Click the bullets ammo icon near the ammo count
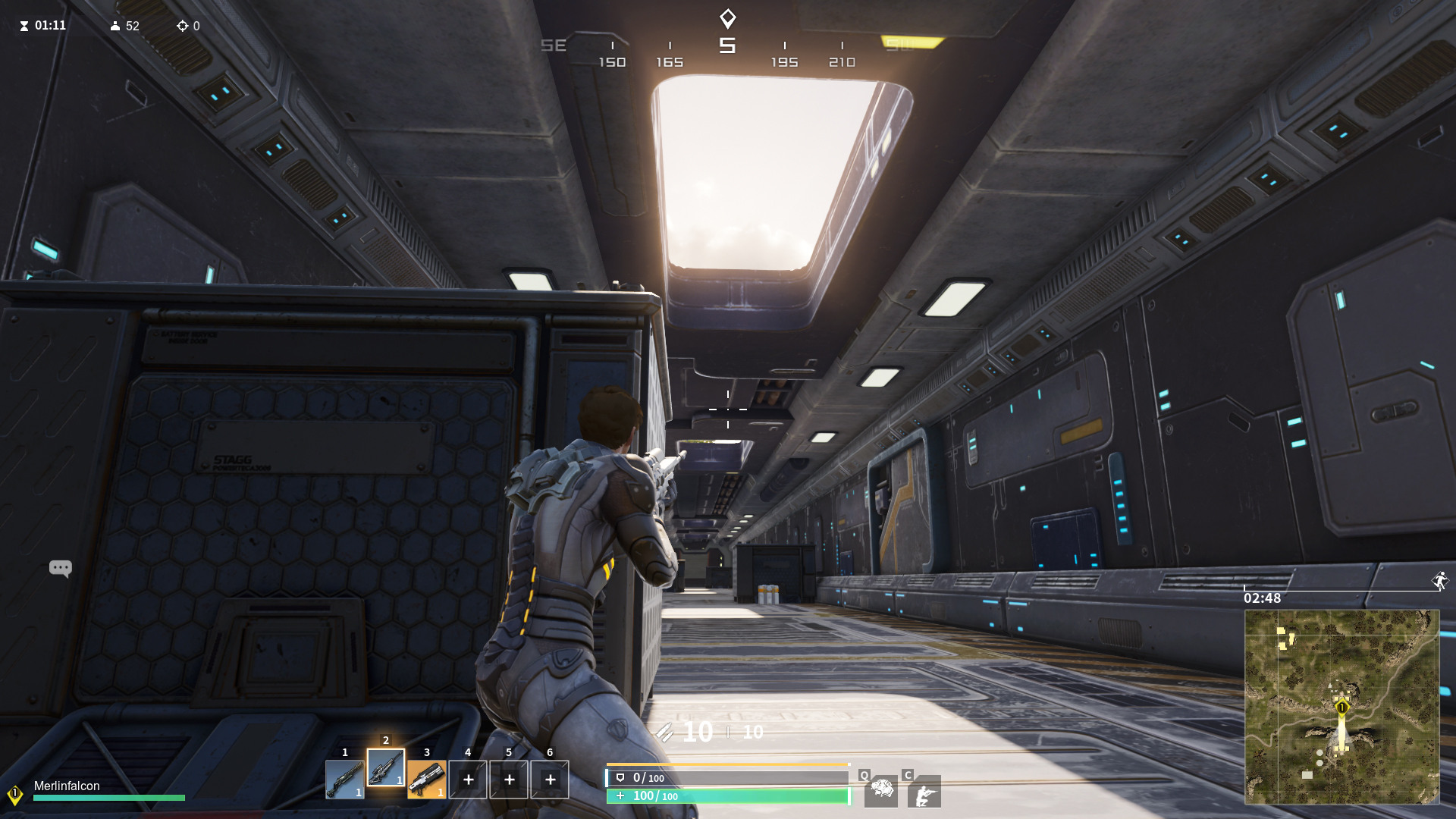Screen dimensions: 1456x819 (666, 733)
